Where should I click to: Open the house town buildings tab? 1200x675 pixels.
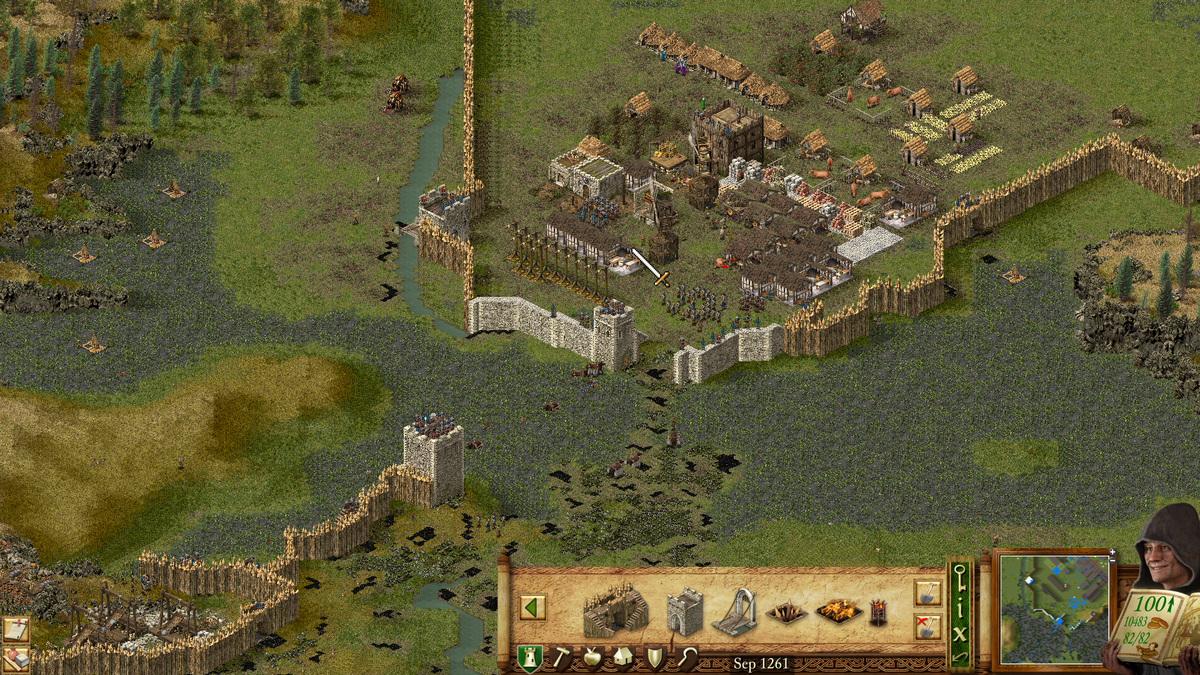tap(622, 658)
